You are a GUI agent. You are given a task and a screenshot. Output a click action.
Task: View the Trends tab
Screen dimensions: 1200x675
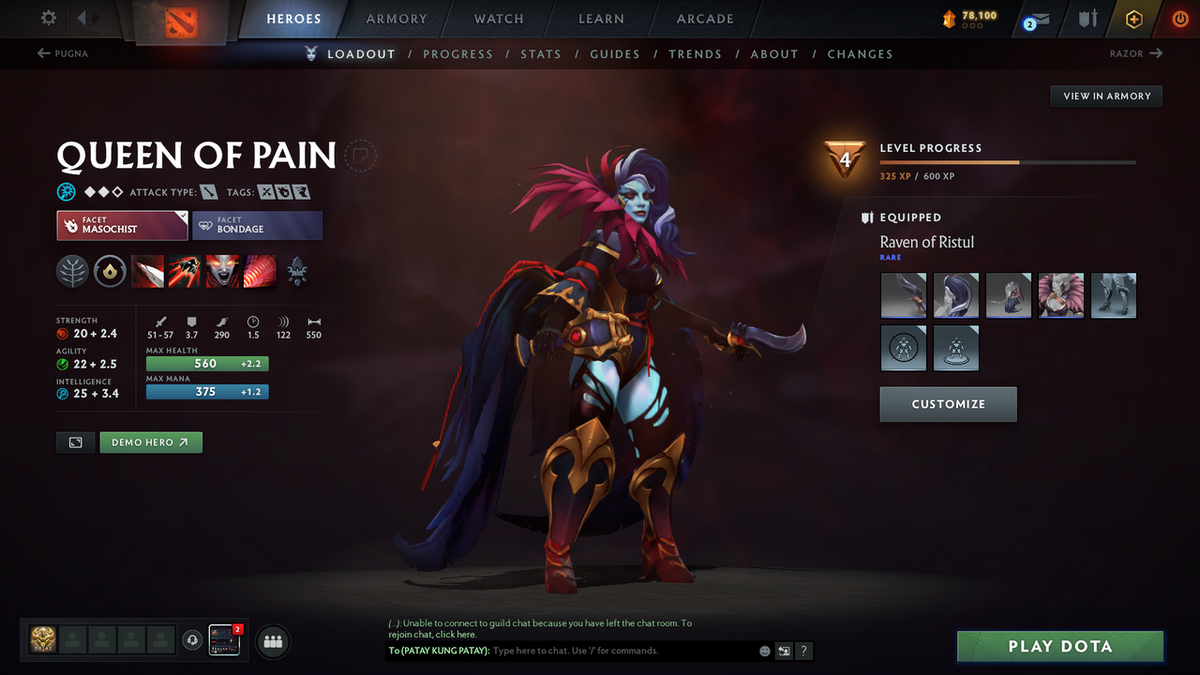[695, 54]
